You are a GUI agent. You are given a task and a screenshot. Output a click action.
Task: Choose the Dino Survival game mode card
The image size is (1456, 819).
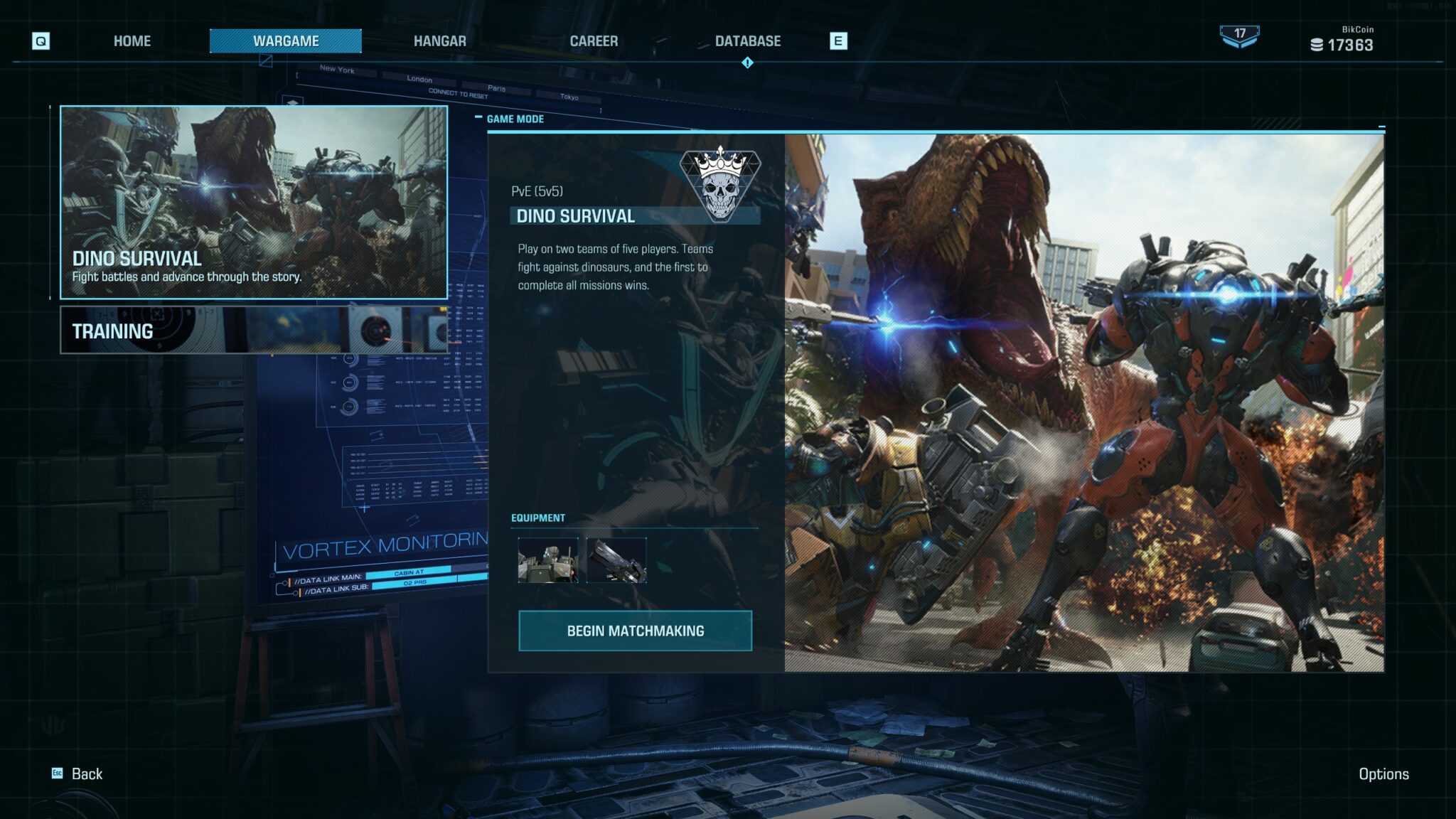(254, 202)
